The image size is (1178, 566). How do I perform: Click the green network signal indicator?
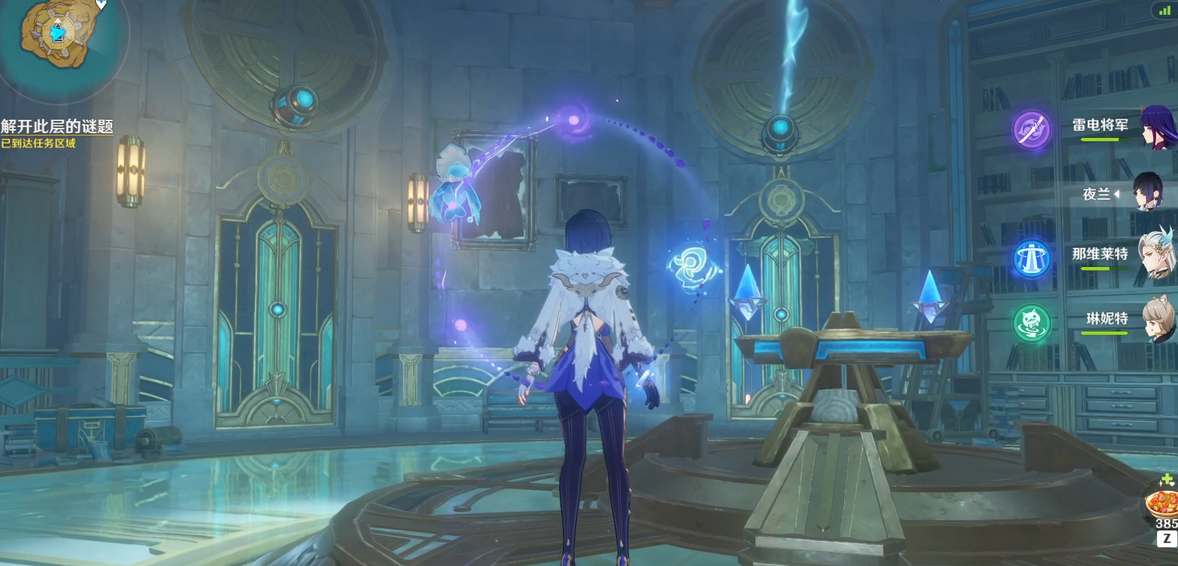(1162, 10)
